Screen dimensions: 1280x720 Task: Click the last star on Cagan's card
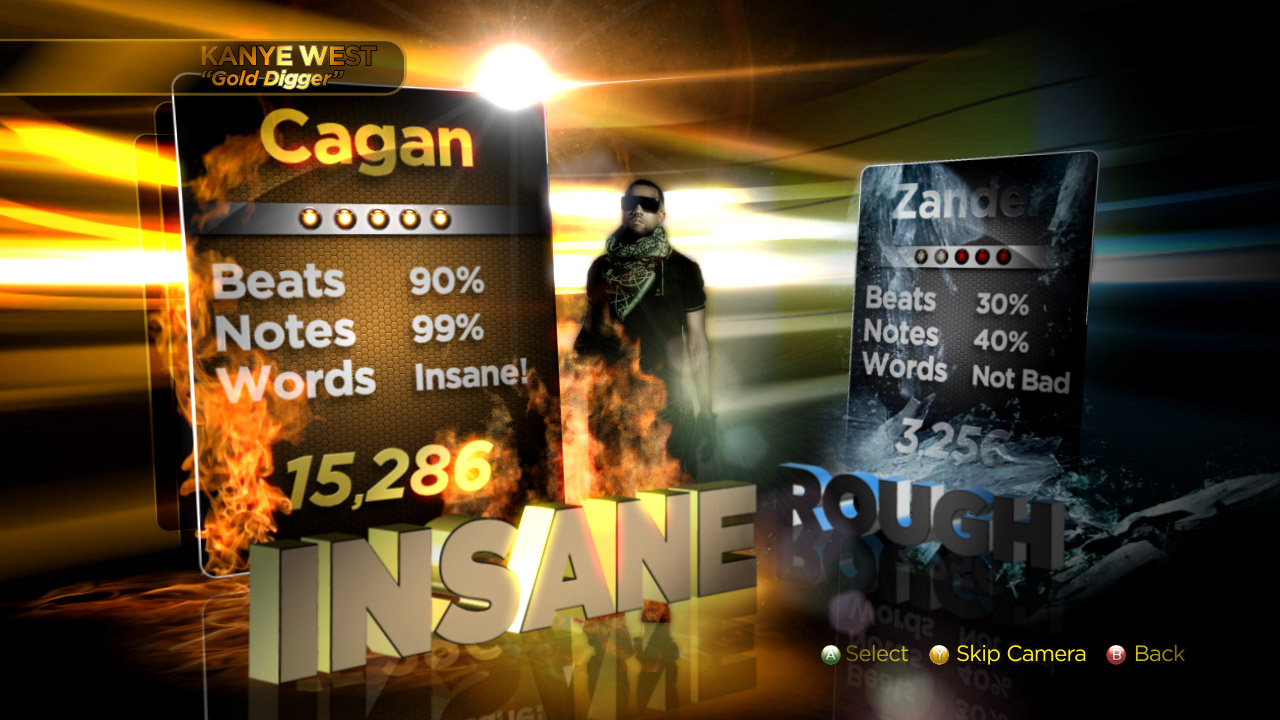pyautogui.click(x=441, y=217)
